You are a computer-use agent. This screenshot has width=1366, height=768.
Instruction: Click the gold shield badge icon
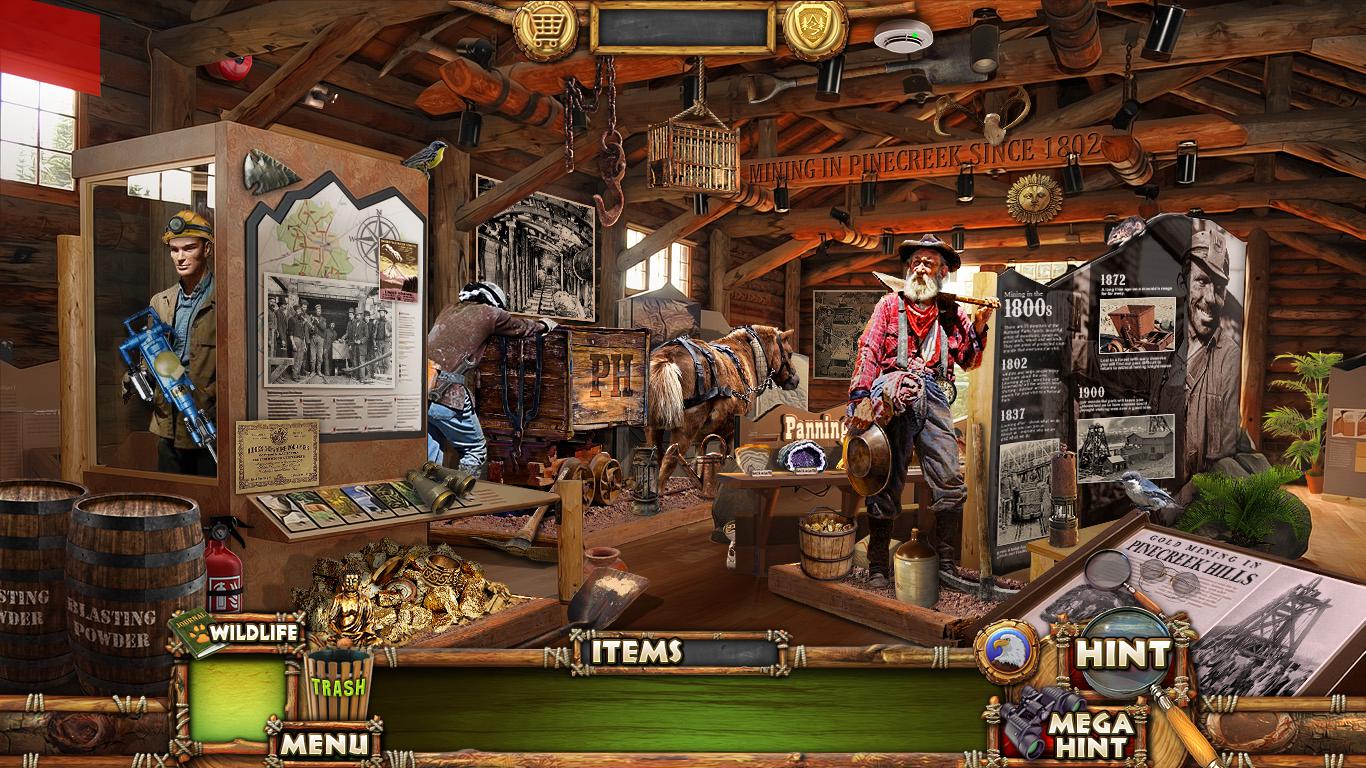coord(814,29)
